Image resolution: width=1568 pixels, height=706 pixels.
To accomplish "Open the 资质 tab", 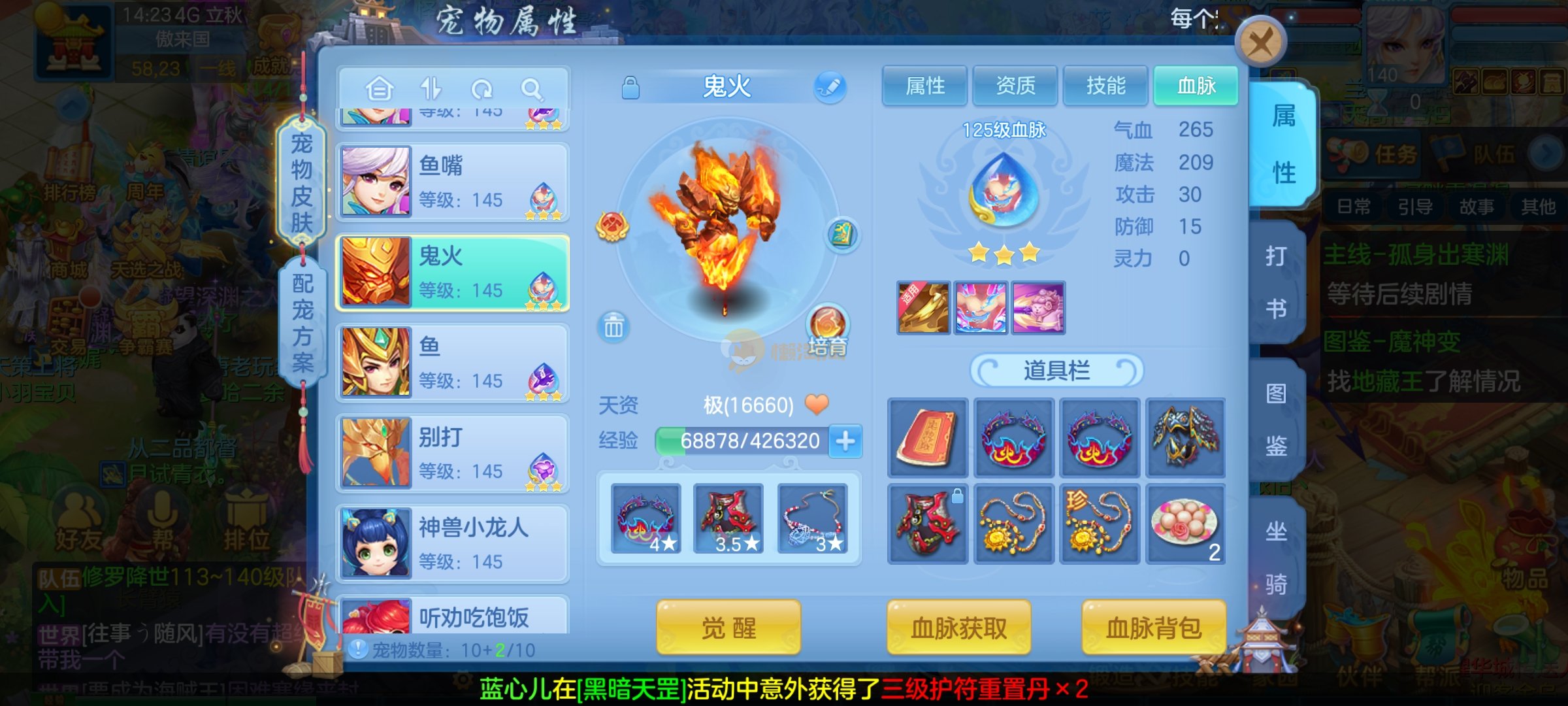I will (x=1015, y=86).
